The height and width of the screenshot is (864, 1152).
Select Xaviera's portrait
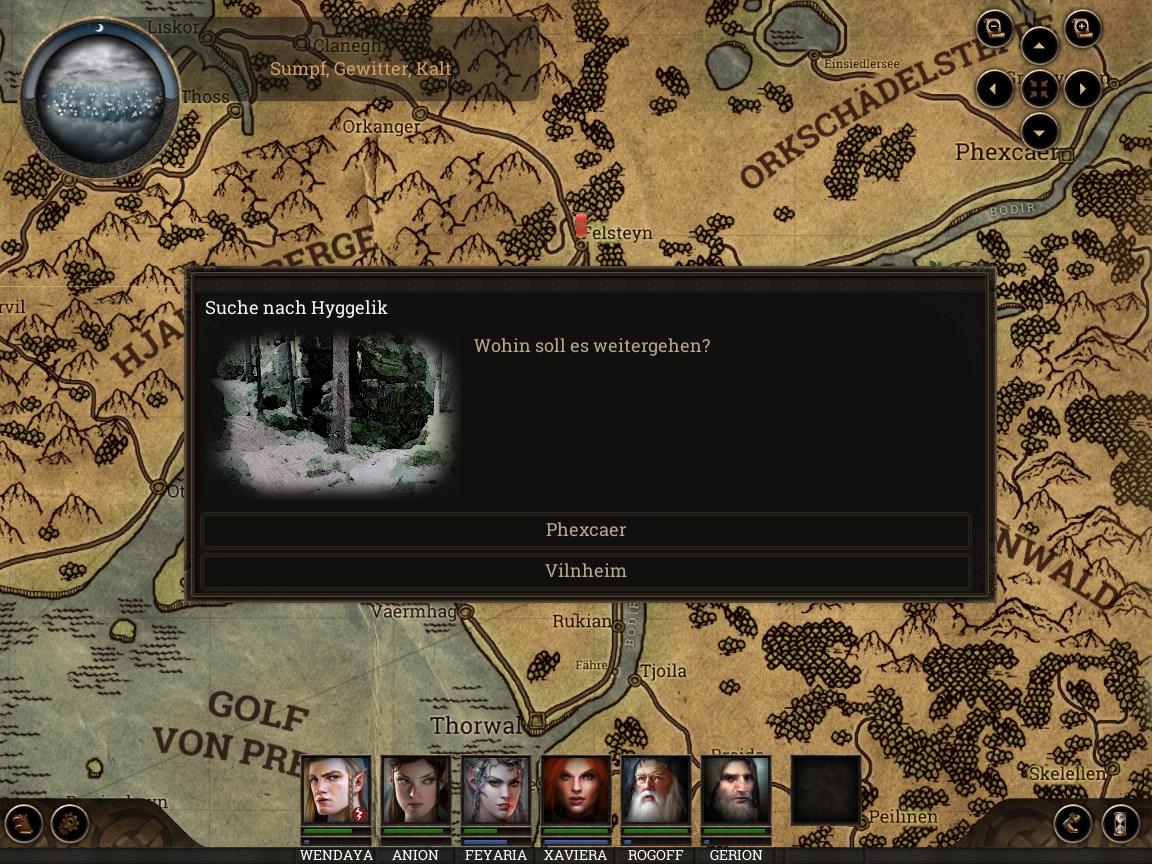(576, 790)
